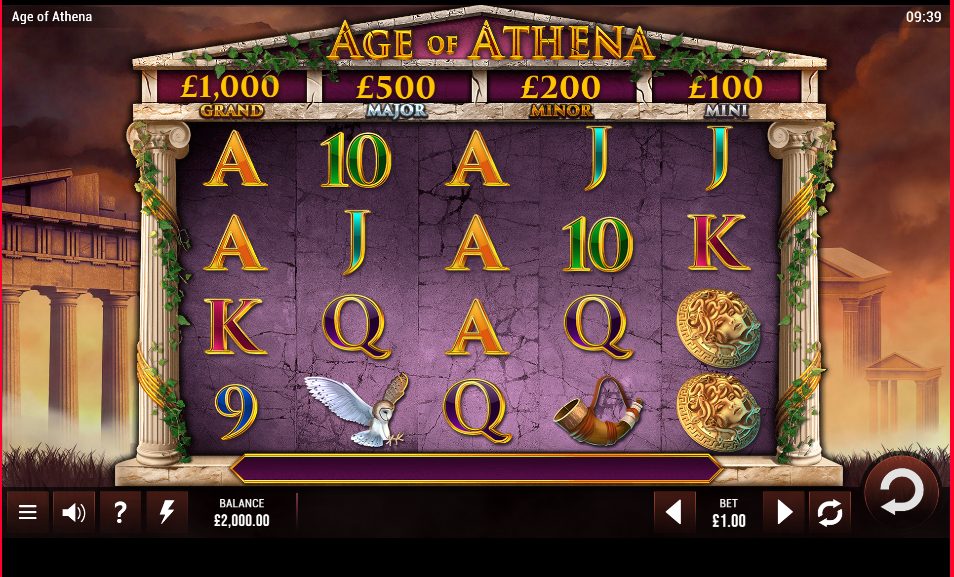This screenshot has height=577, width=954.
Task: Activate the lightning bolt turbo mode
Action: [167, 513]
